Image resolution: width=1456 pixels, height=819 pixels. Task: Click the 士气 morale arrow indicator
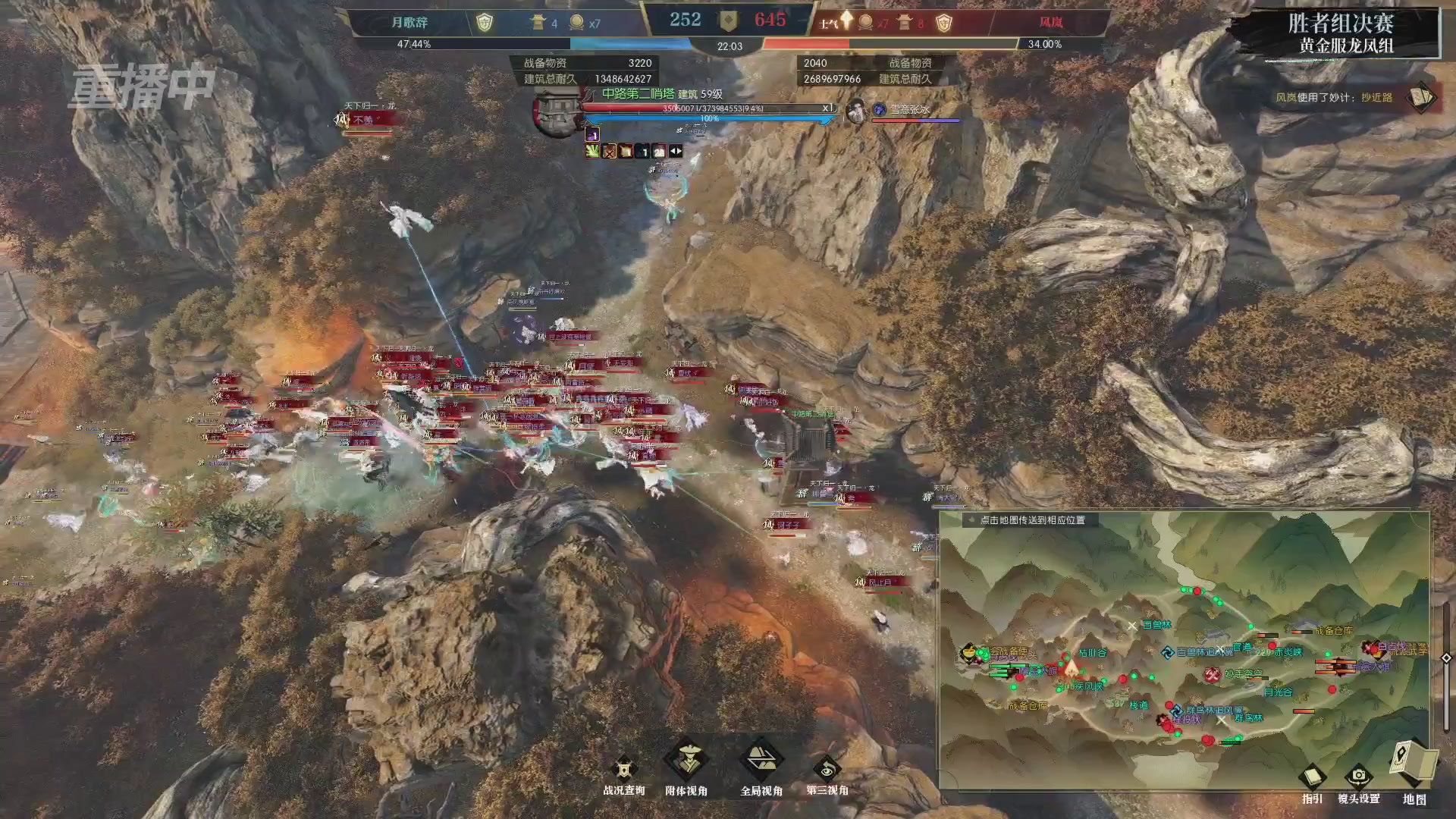846,20
